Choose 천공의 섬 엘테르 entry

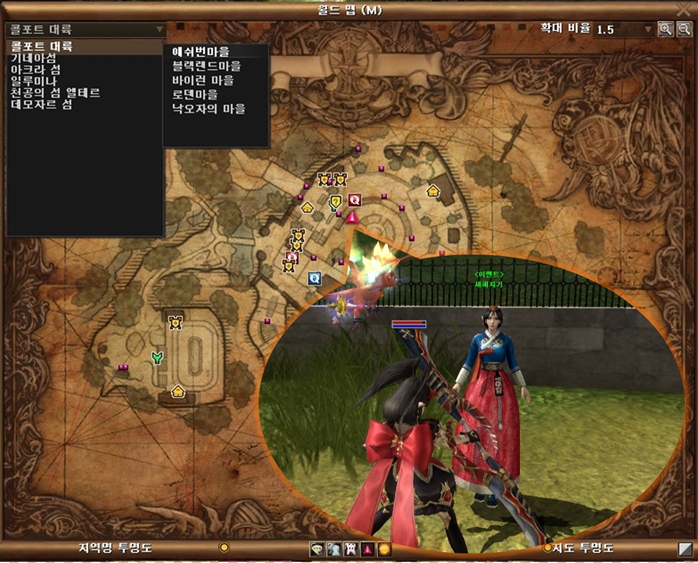pyautogui.click(x=54, y=93)
